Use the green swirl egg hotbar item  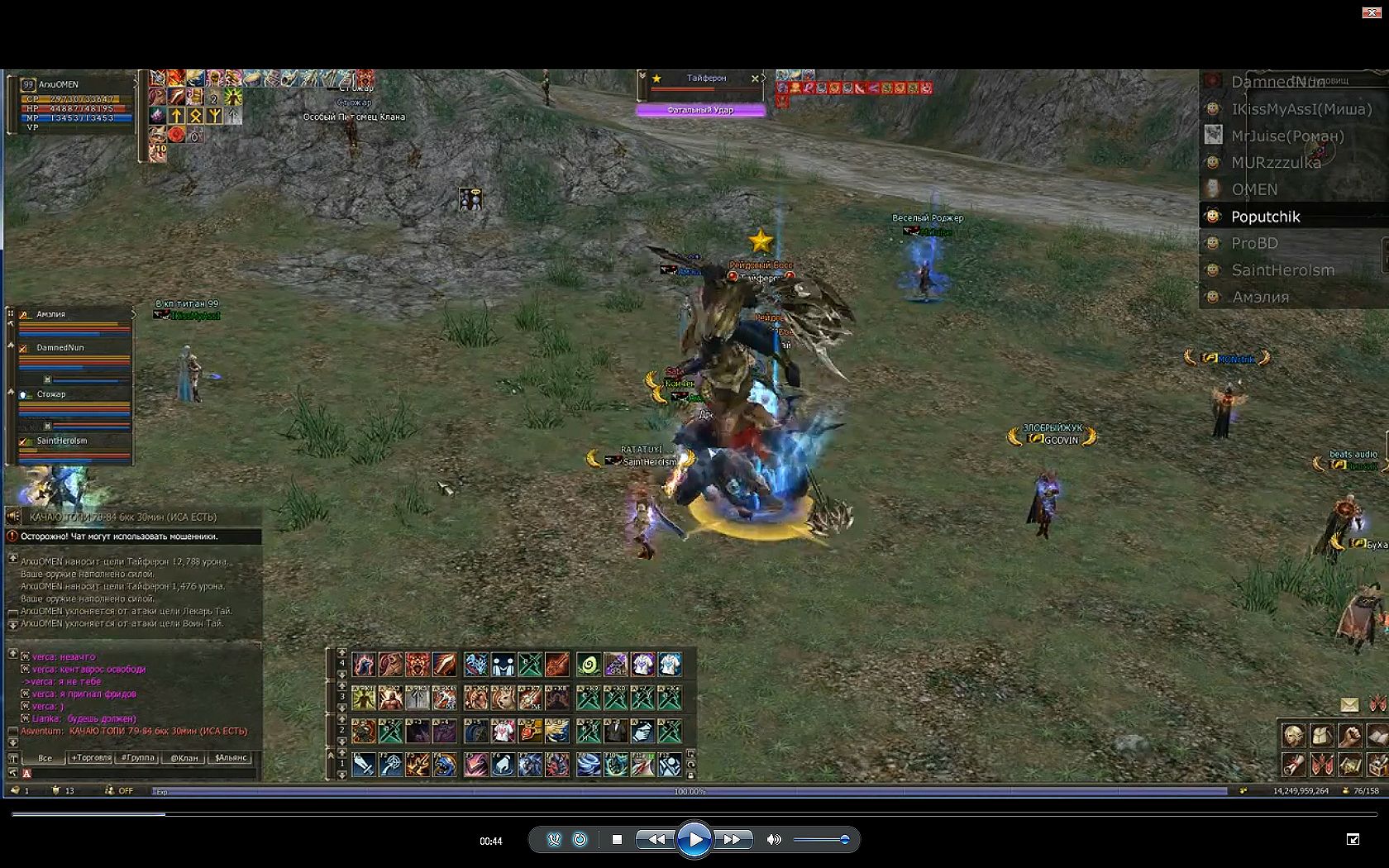click(589, 664)
